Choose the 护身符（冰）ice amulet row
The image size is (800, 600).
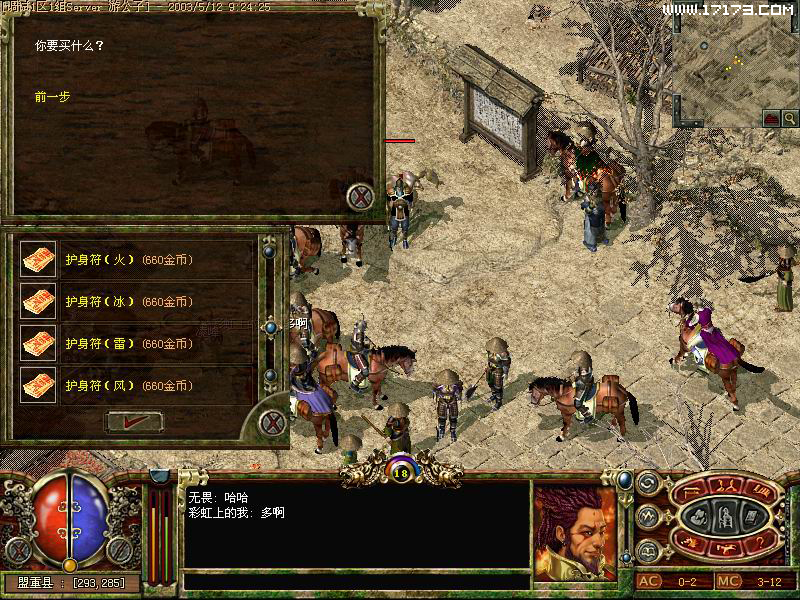click(x=128, y=302)
